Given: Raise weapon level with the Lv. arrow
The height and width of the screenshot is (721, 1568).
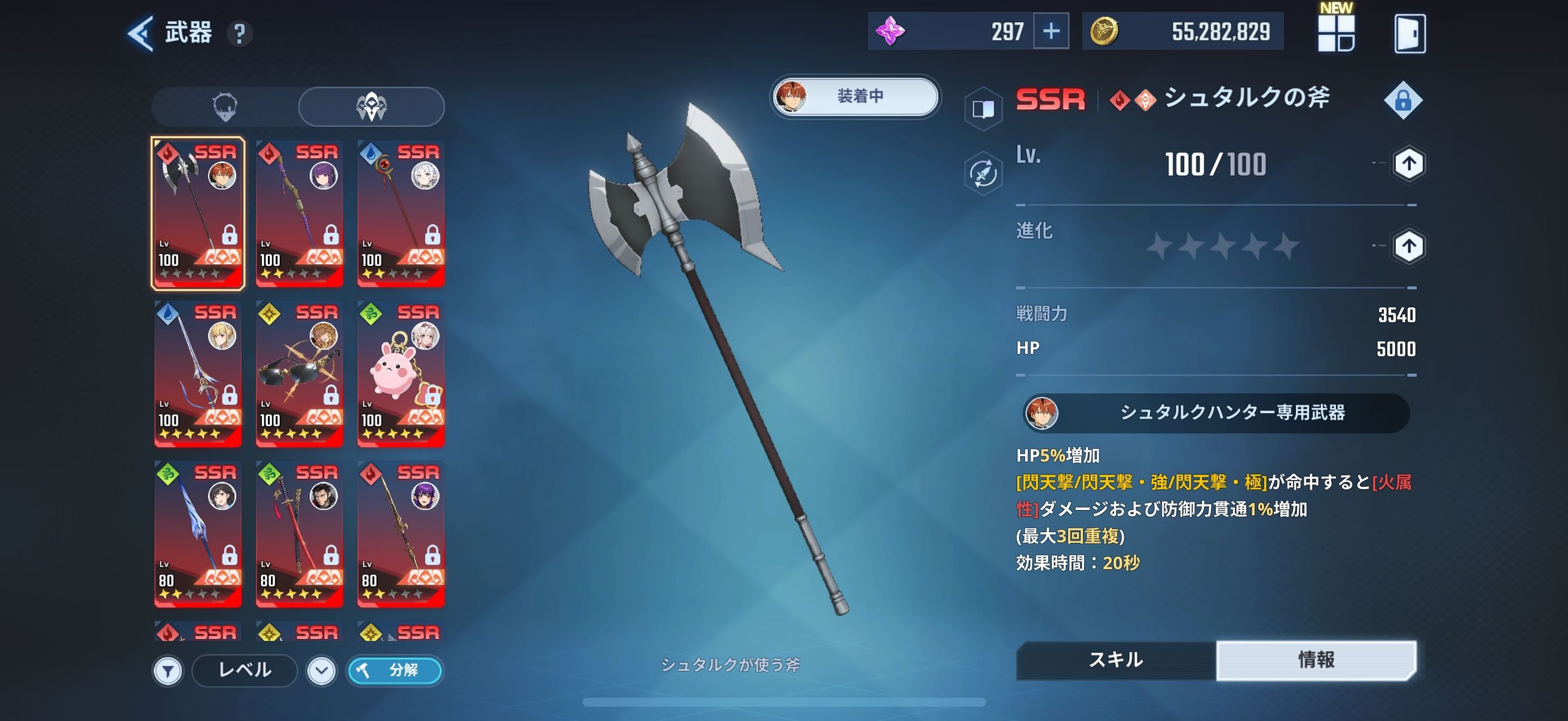Looking at the screenshot, I should pos(1408,164).
